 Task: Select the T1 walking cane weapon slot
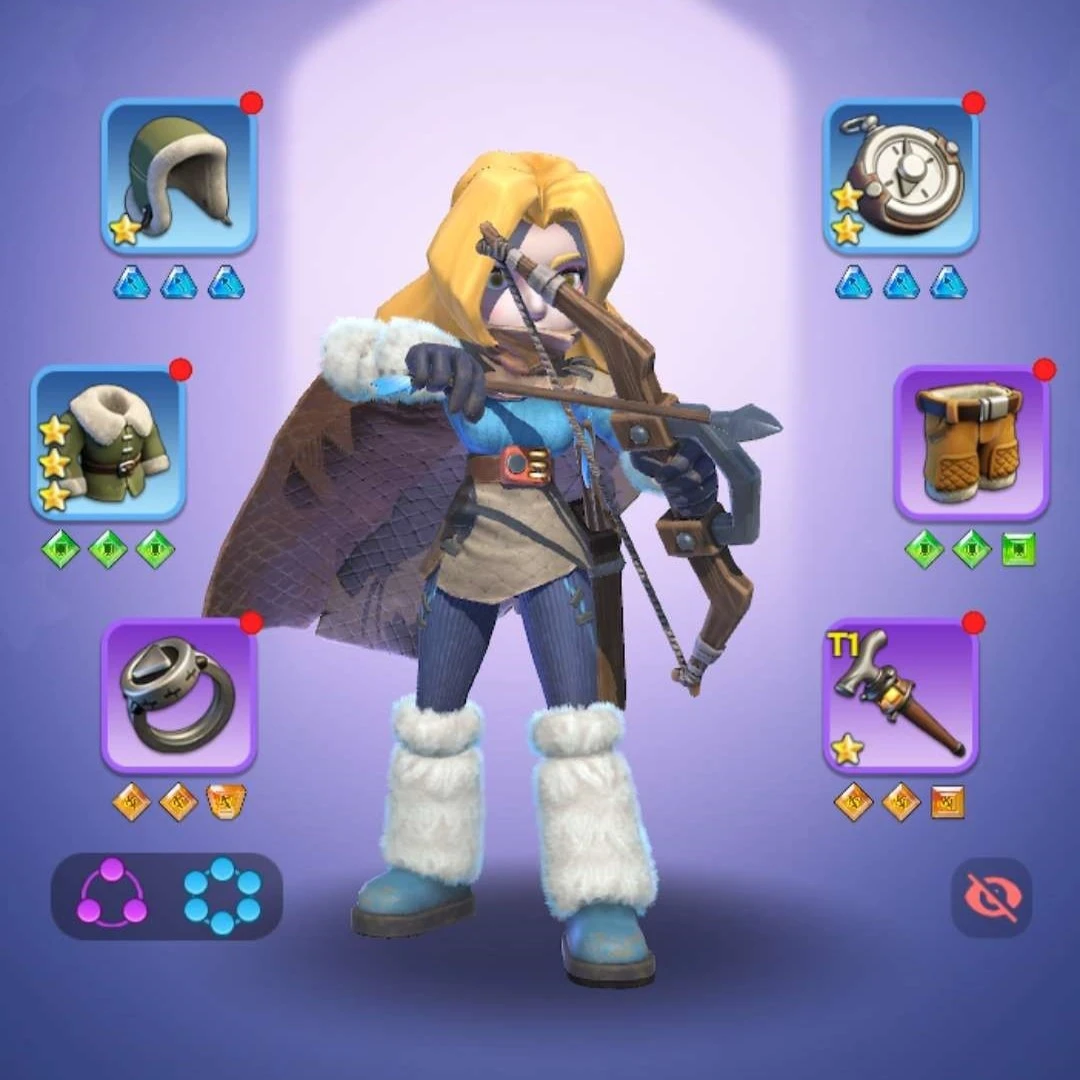[x=901, y=696]
